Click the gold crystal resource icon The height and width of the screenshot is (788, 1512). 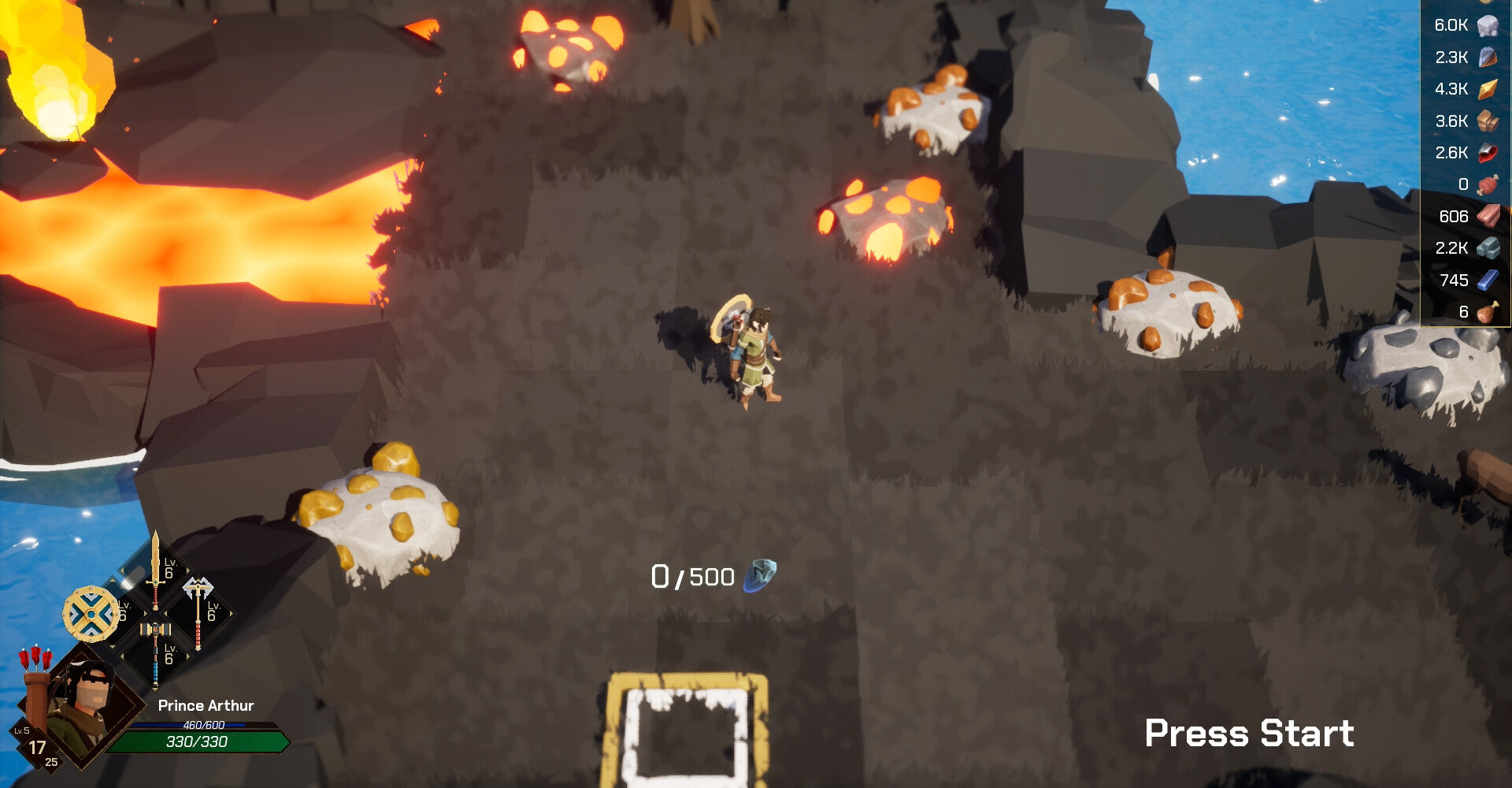(1487, 90)
